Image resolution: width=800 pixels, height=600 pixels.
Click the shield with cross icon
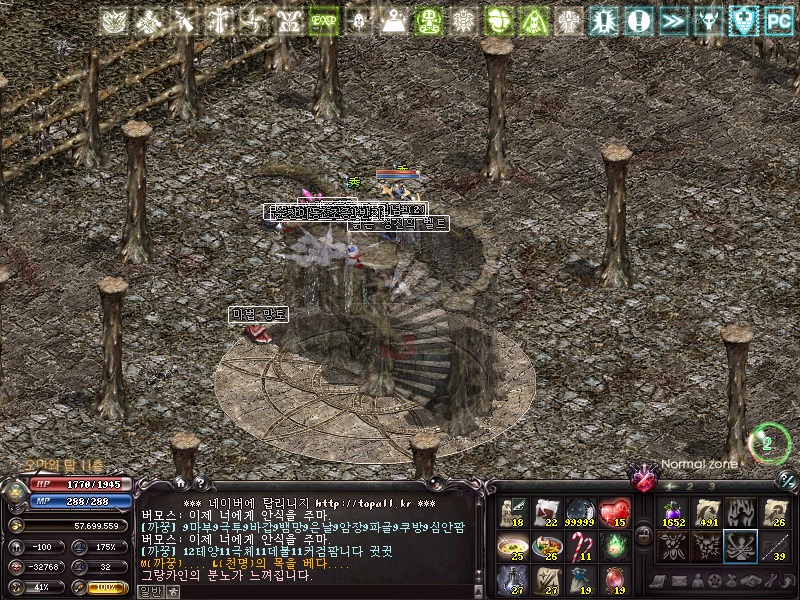tap(743, 20)
